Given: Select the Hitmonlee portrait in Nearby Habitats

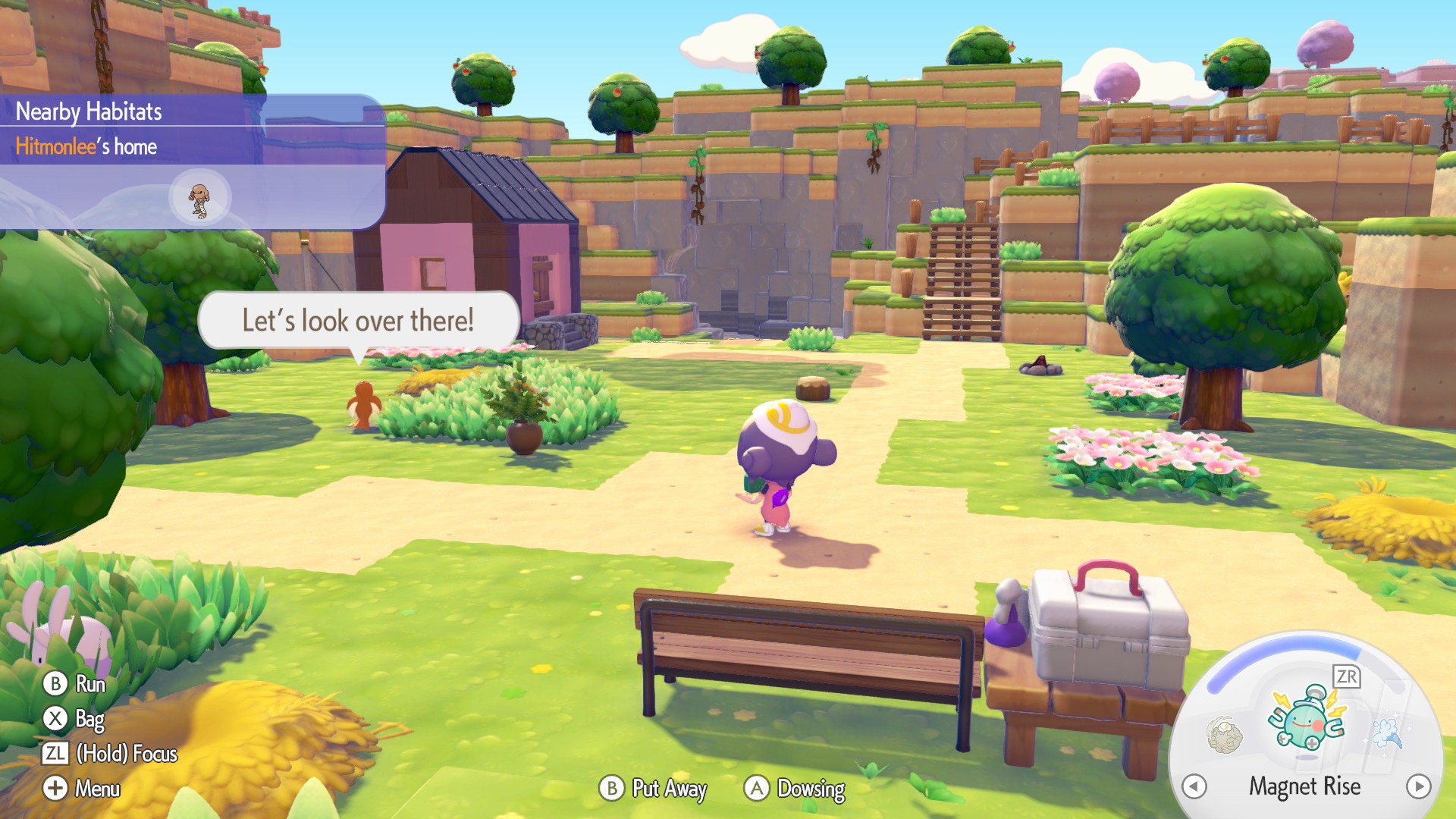Looking at the screenshot, I should point(199,199).
